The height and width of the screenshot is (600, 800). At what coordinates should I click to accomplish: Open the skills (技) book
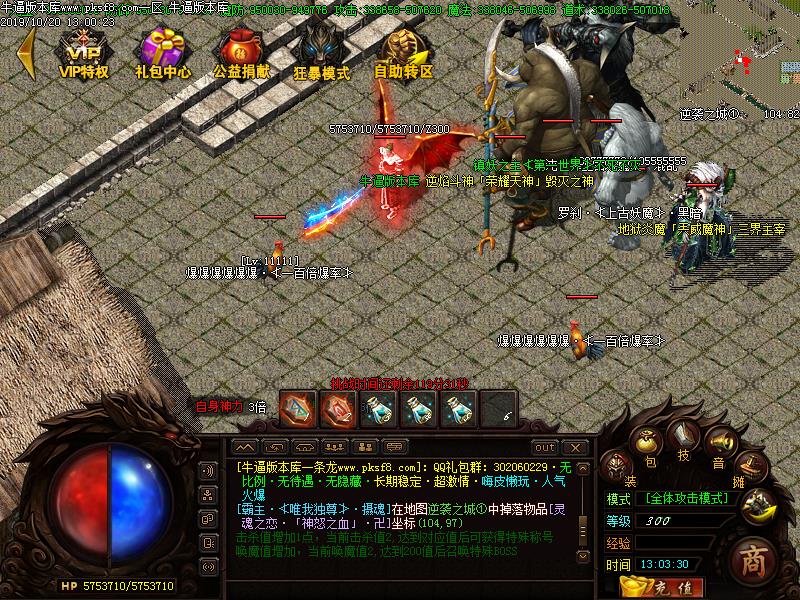click(684, 437)
